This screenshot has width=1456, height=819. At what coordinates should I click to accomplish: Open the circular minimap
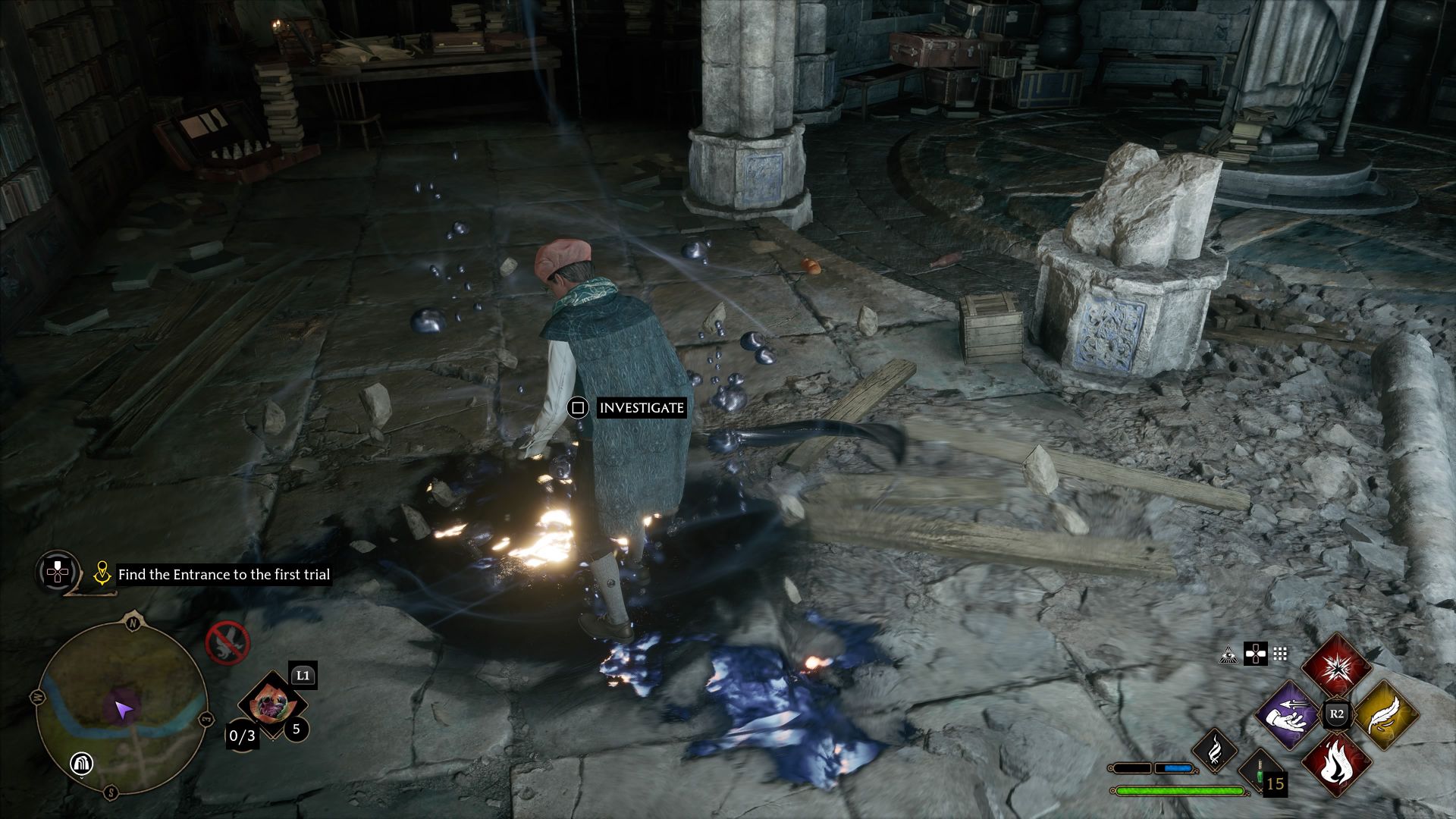(x=121, y=708)
